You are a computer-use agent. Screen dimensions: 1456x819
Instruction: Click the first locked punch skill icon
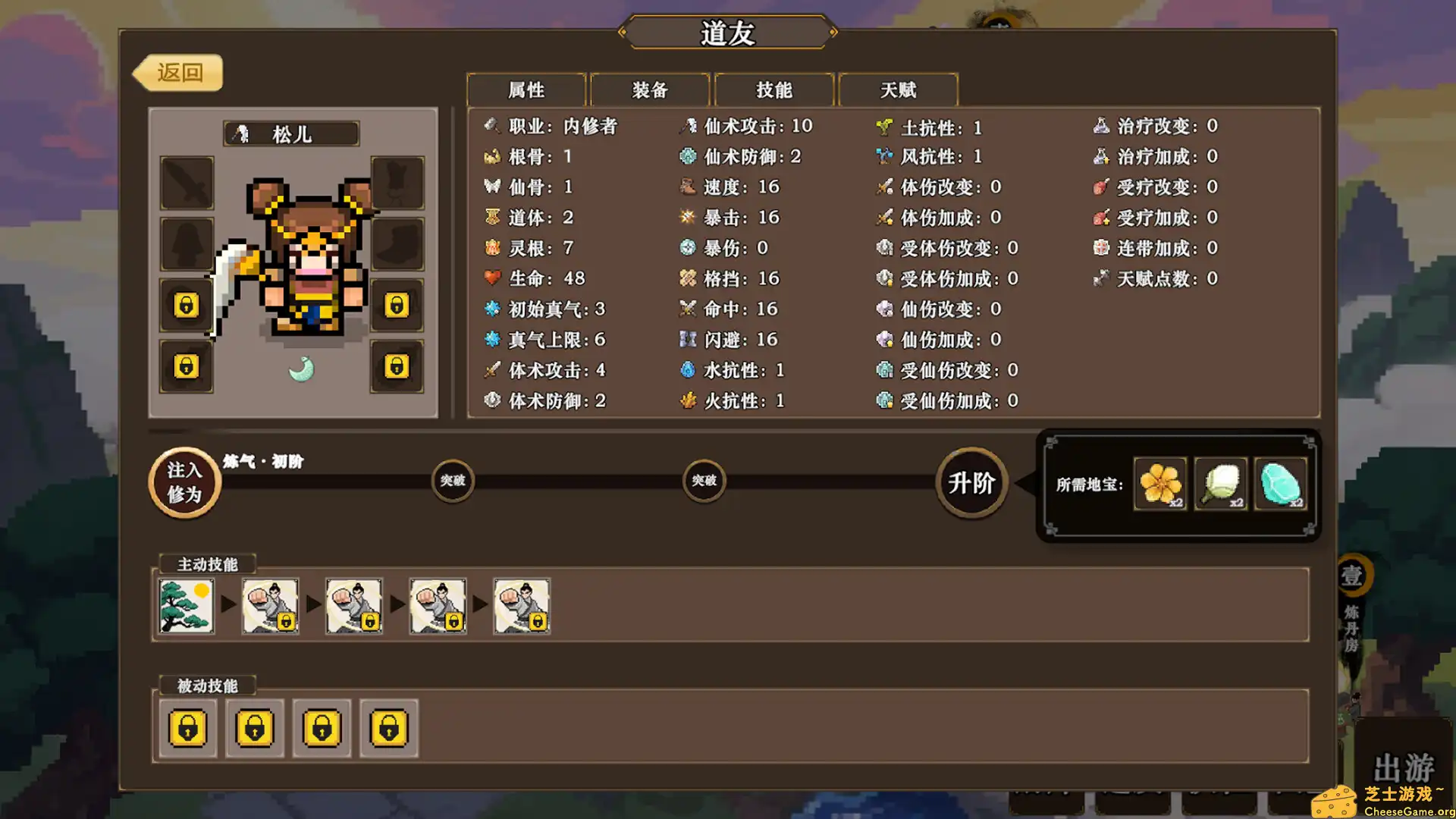tap(270, 606)
